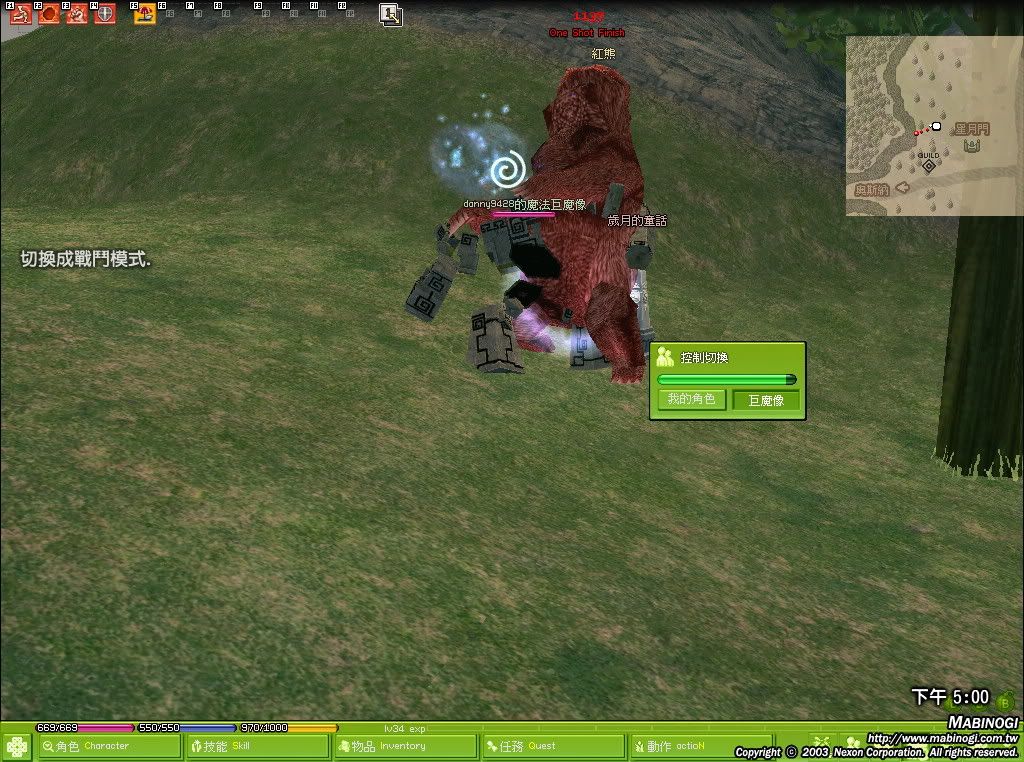Open the clover main menu button
Image resolution: width=1024 pixels, height=762 pixels.
click(17, 746)
